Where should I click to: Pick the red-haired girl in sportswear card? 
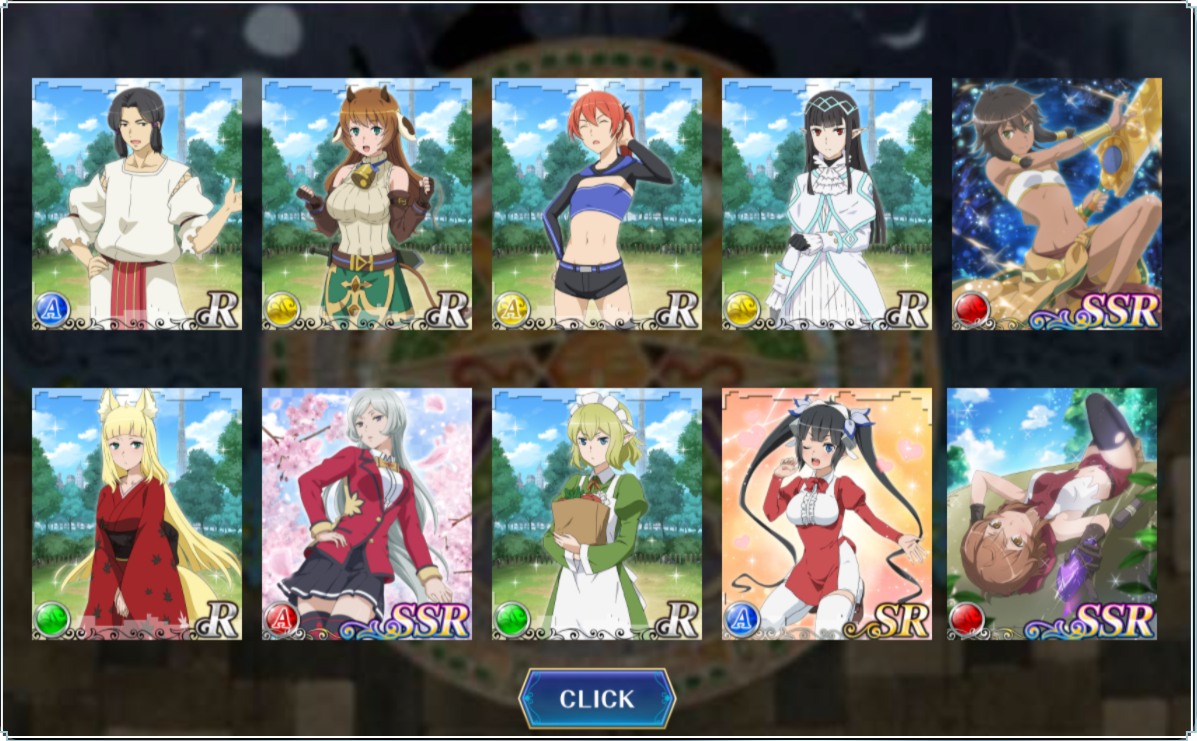[x=597, y=204]
